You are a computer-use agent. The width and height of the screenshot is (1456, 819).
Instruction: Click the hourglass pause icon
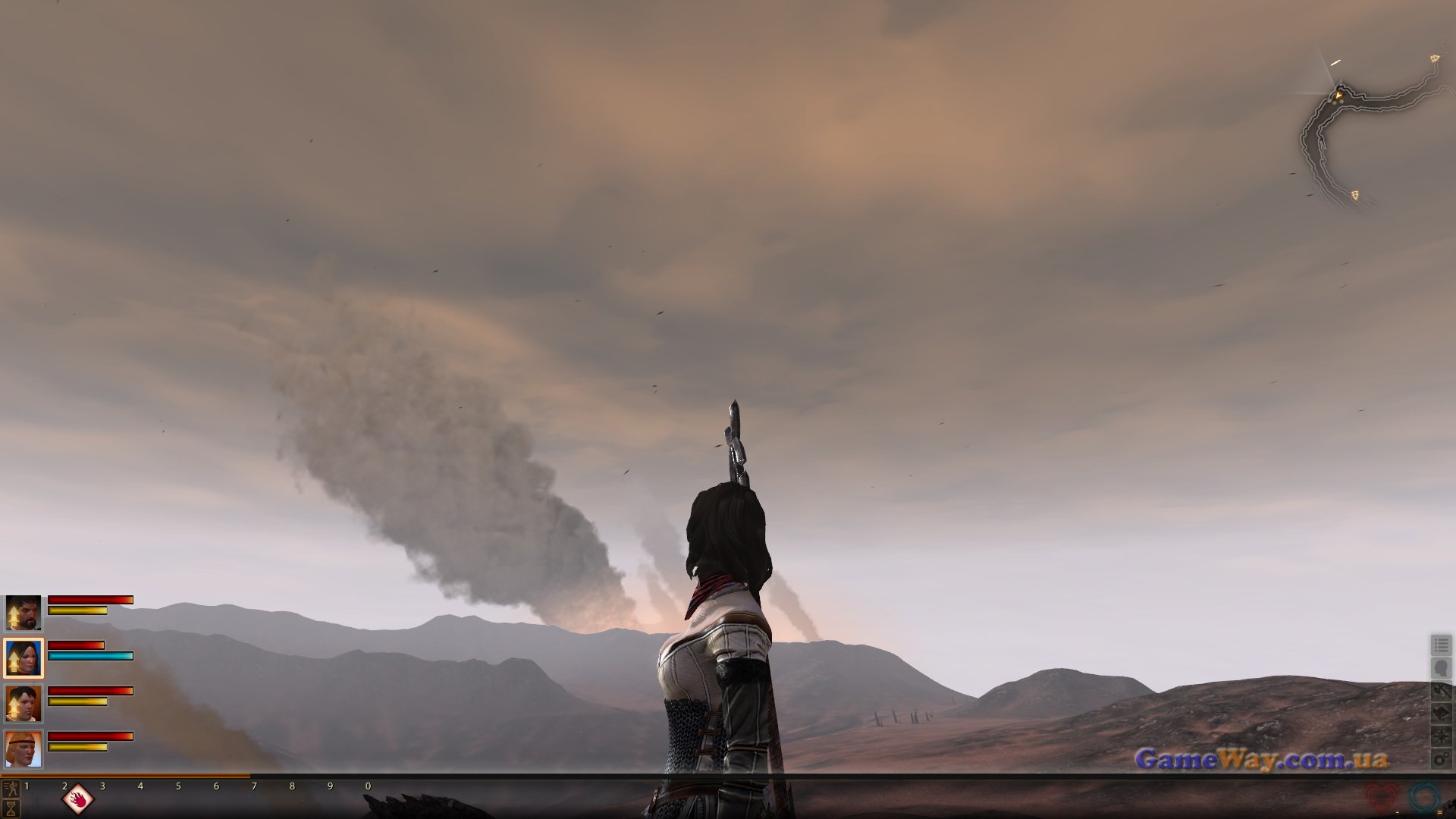[11, 807]
